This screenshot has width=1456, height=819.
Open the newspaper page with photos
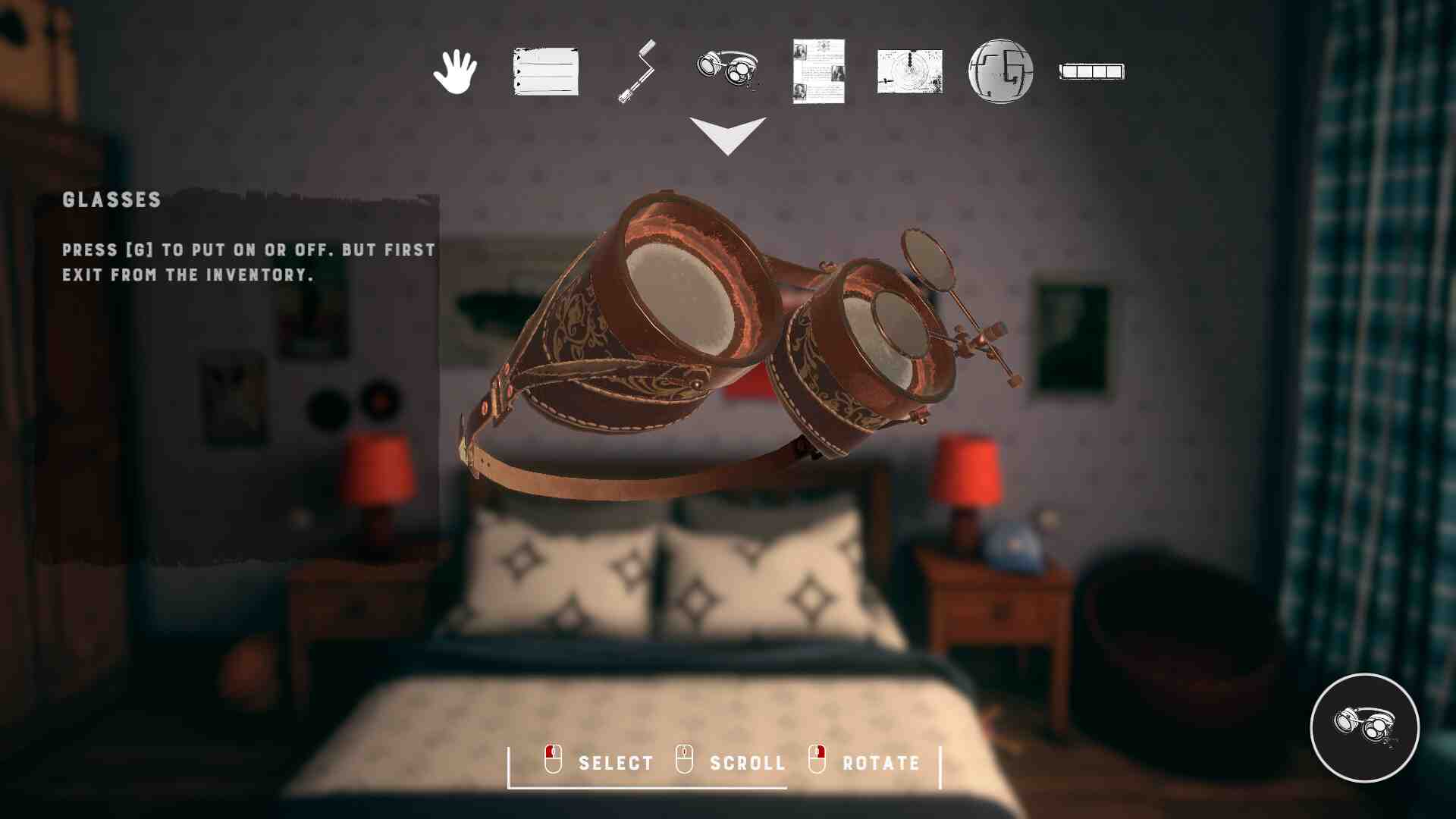point(818,71)
